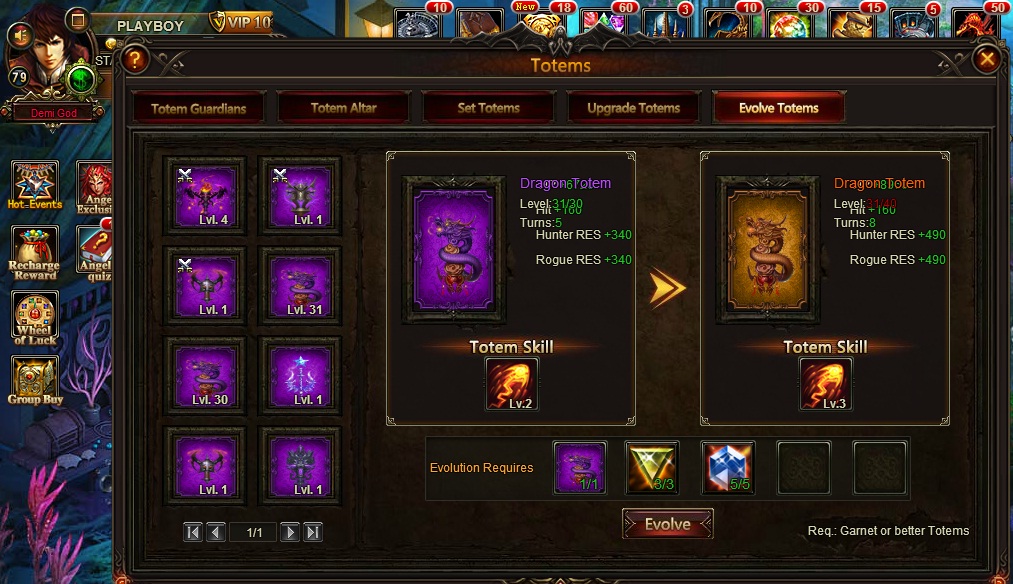This screenshot has width=1013, height=584.
Task: Inspect the Lv.2 Totem Skill icon
Action: pyautogui.click(x=511, y=384)
